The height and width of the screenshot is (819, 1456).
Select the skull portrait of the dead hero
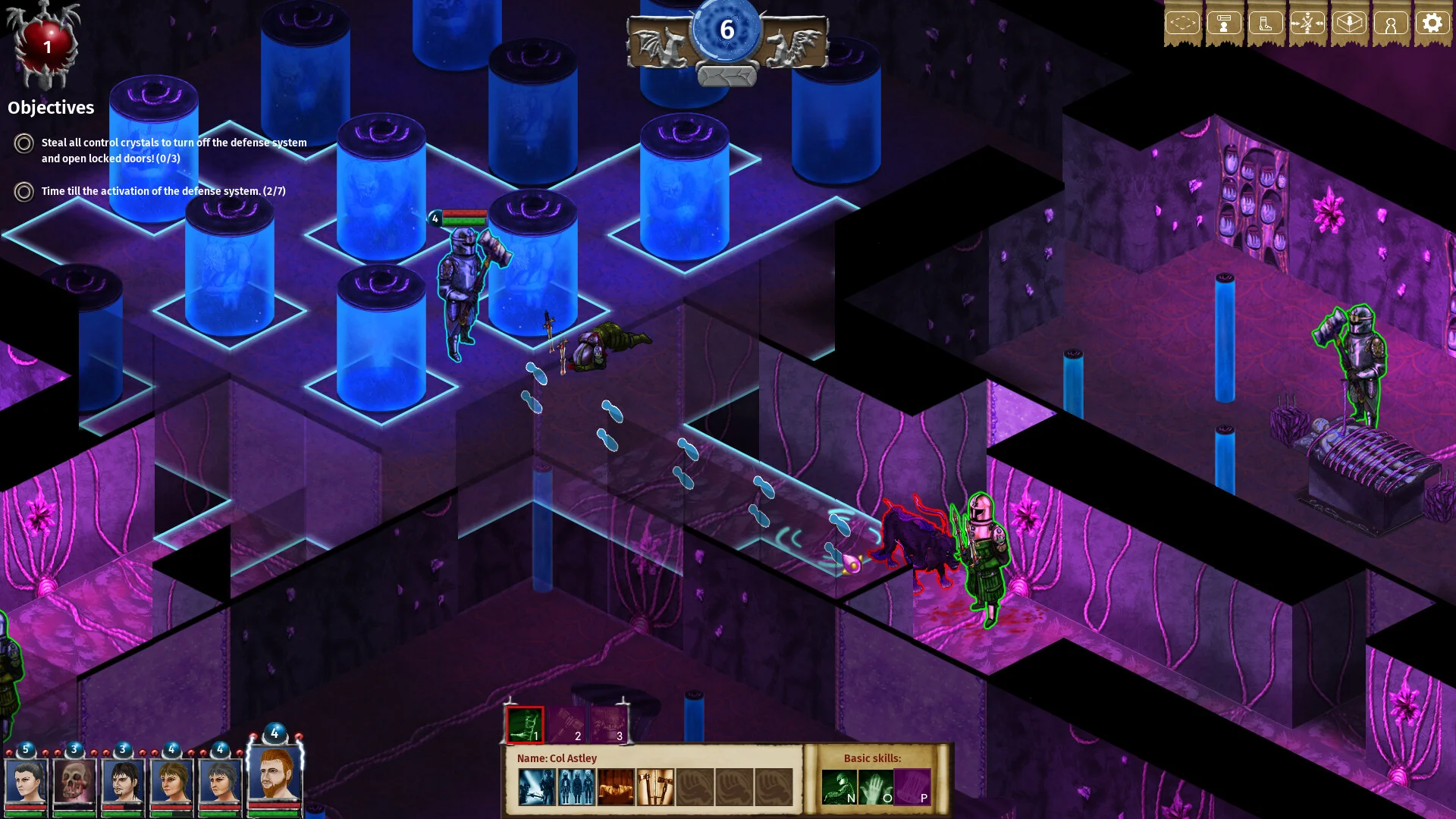pos(74,783)
